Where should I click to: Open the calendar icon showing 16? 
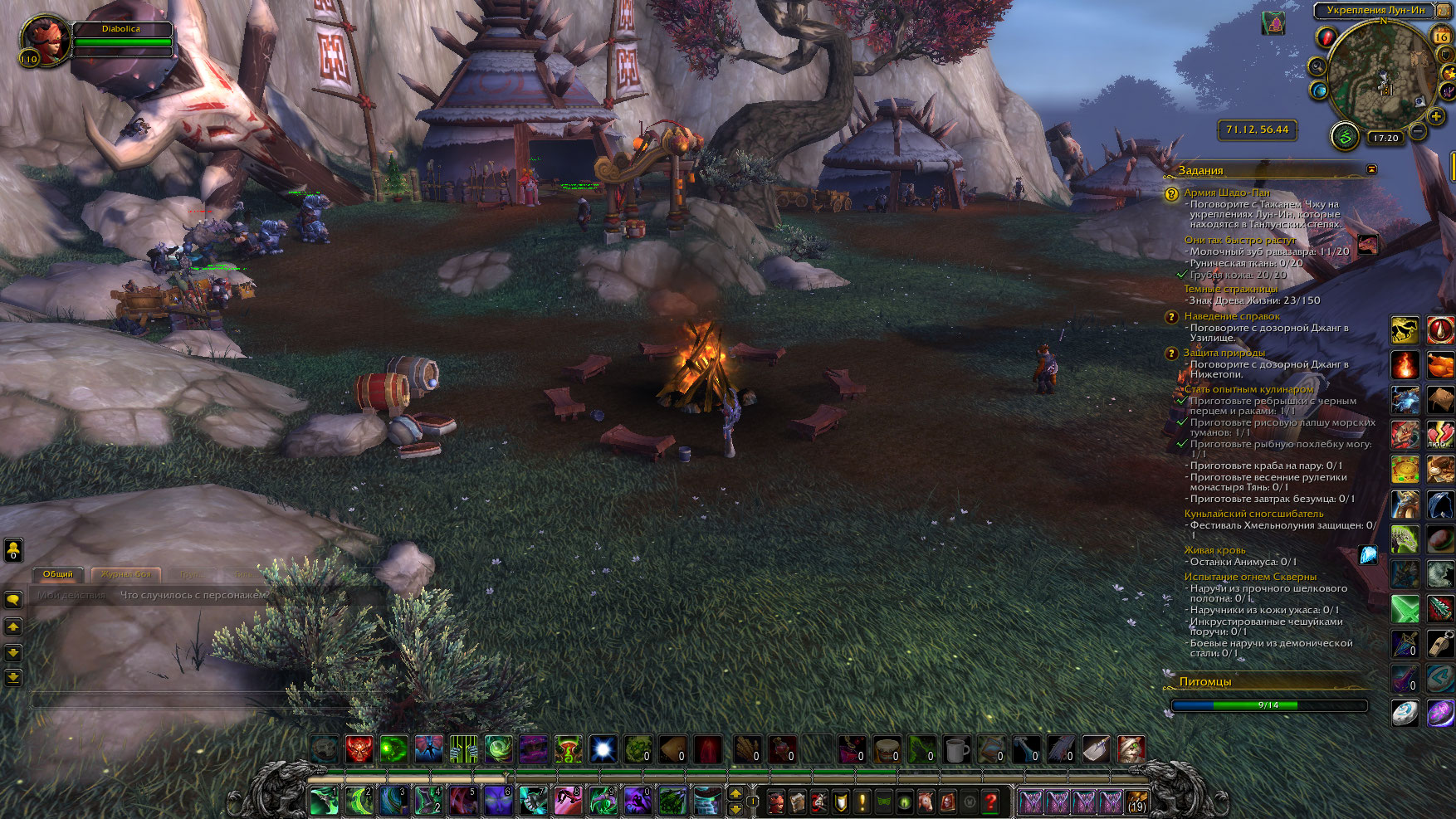(1441, 37)
